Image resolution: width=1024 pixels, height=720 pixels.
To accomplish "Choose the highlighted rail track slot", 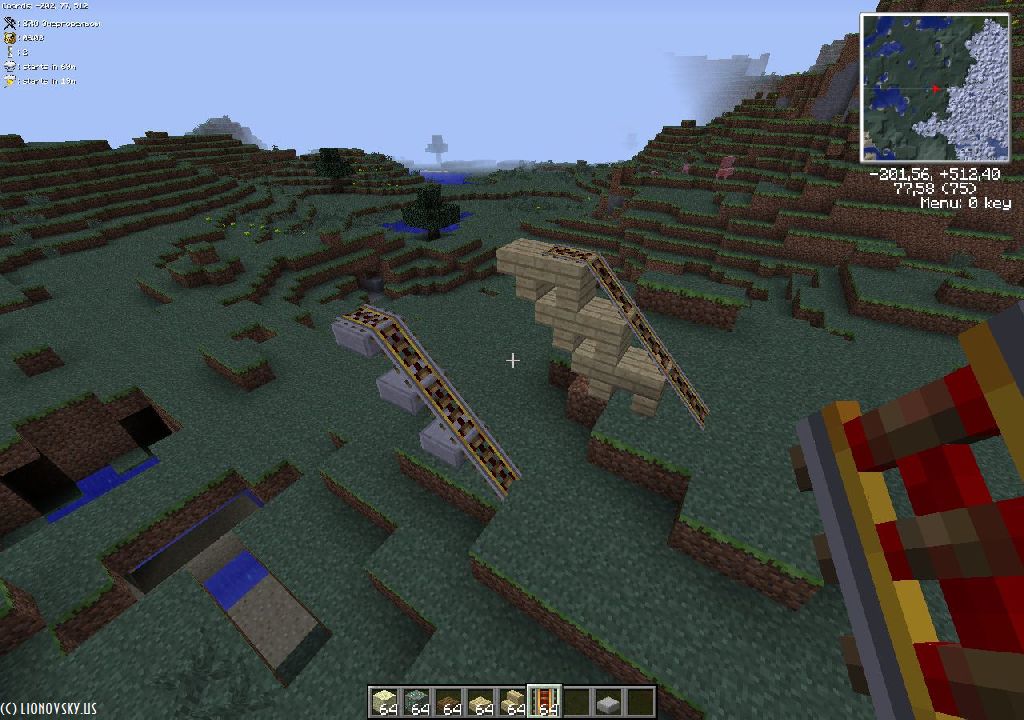I will [x=545, y=701].
